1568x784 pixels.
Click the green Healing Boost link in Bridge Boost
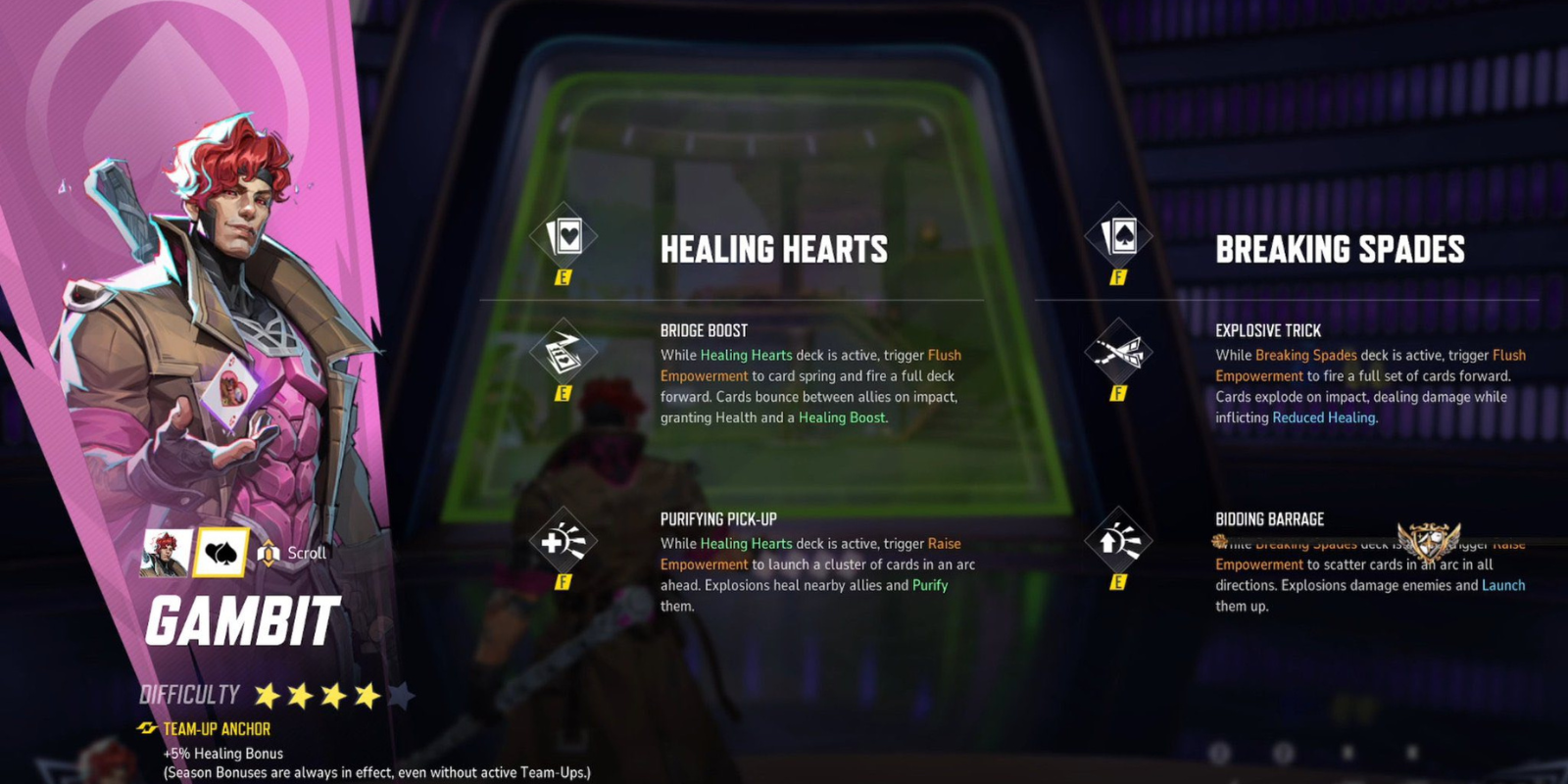point(841,417)
